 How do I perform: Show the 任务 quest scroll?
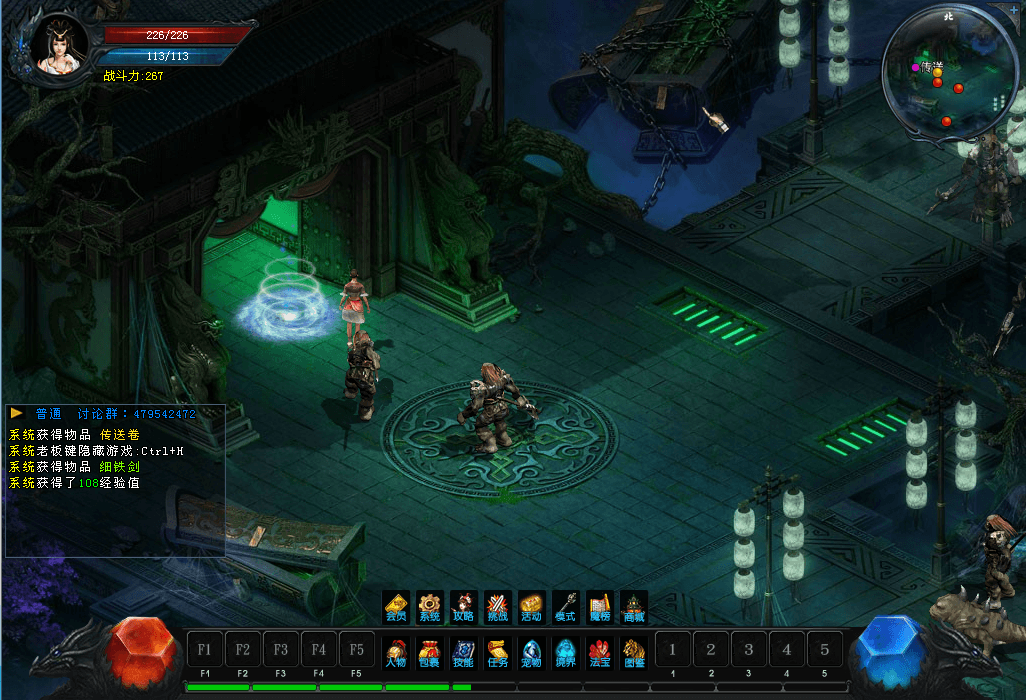tap(497, 652)
